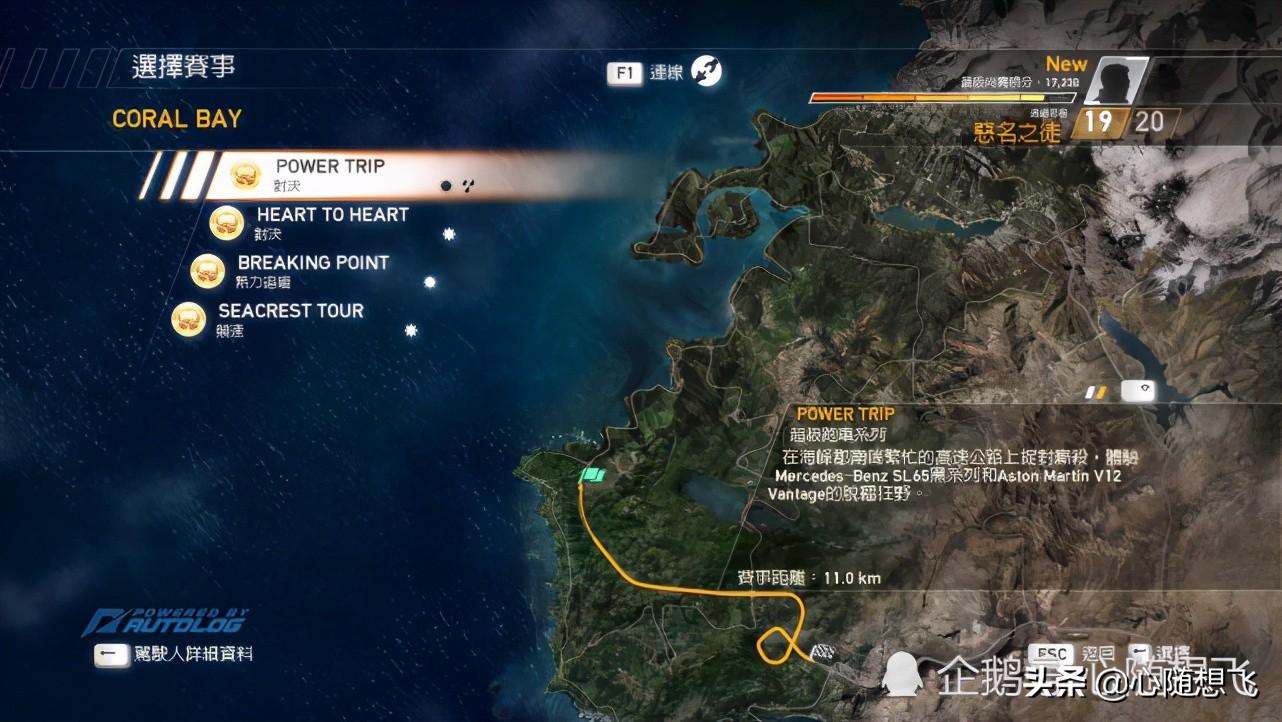1282x722 pixels.
Task: Open the player profile portrait
Action: click(x=1115, y=80)
